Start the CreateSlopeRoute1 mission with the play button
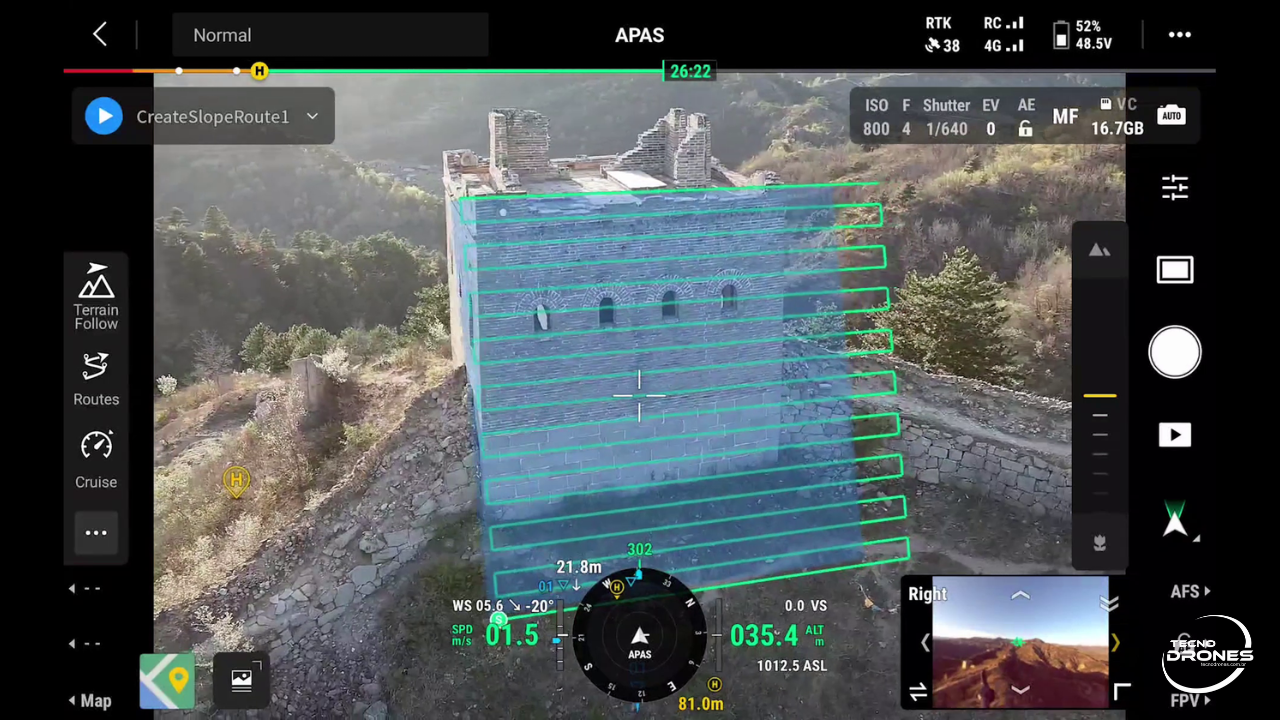Viewport: 1280px width, 720px height. pyautogui.click(x=104, y=116)
